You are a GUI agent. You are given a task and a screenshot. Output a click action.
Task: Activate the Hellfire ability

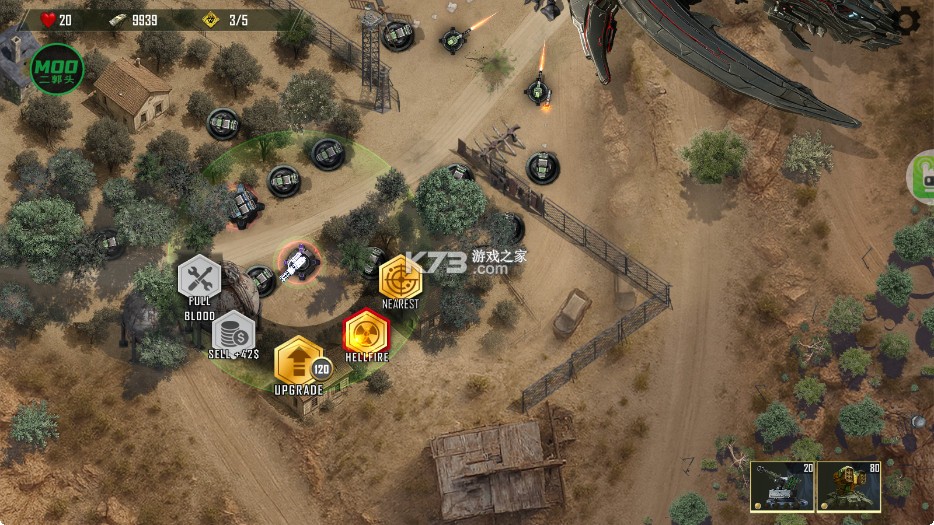pos(366,331)
